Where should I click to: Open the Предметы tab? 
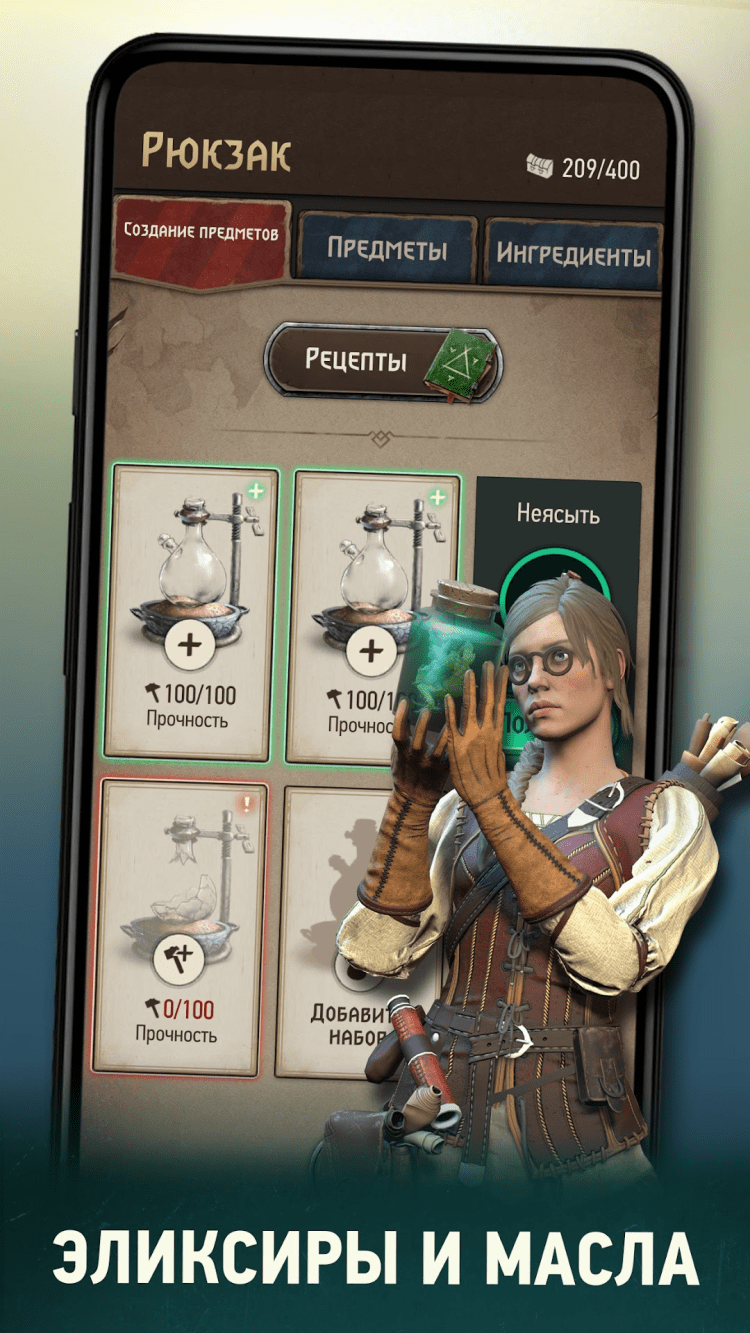pyautogui.click(x=386, y=250)
